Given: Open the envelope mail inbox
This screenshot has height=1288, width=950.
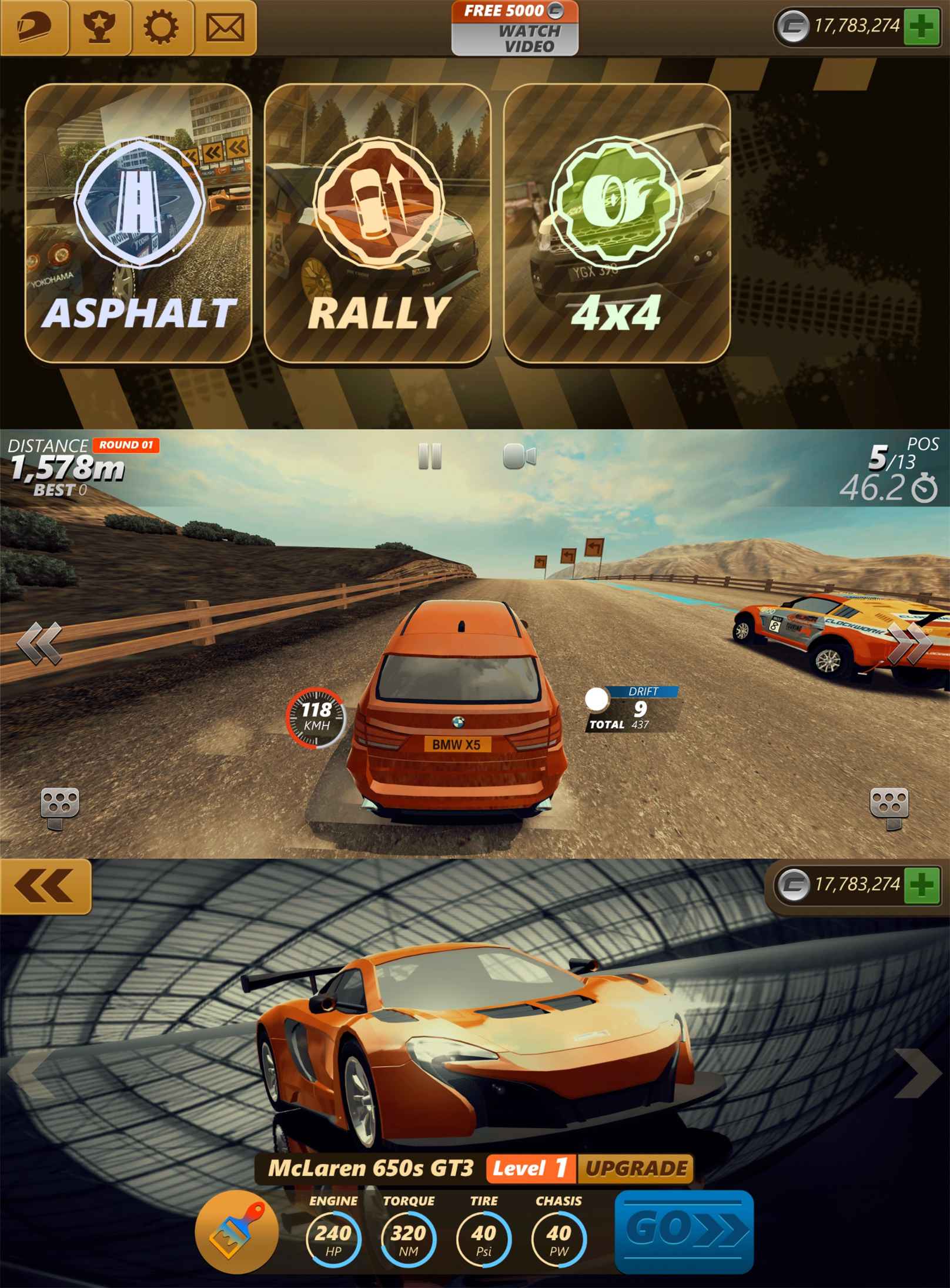Looking at the screenshot, I should tap(225, 28).
